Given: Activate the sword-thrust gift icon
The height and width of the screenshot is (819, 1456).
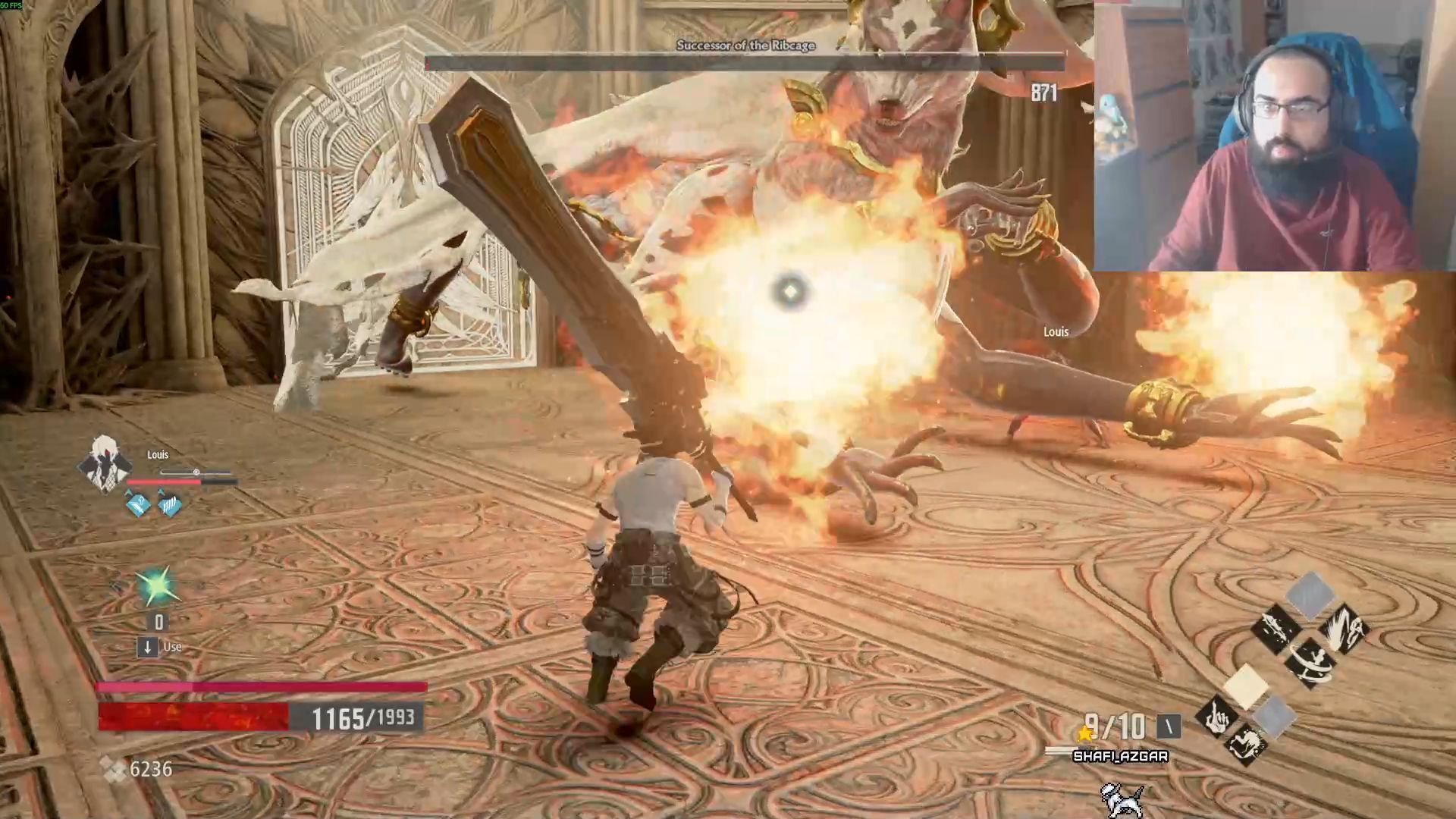Looking at the screenshot, I should point(1275,629).
